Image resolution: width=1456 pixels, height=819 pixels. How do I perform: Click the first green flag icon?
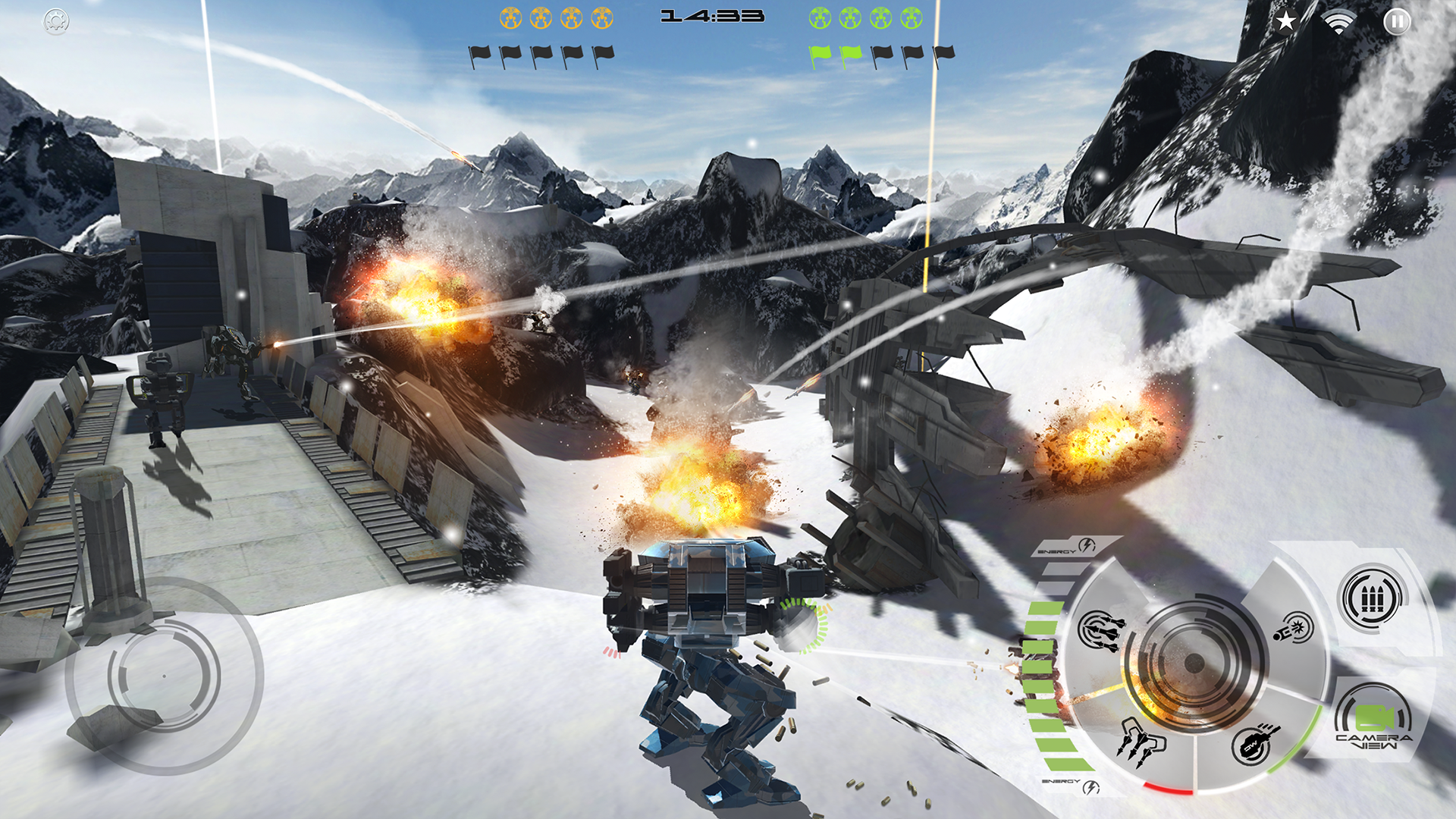(x=821, y=53)
